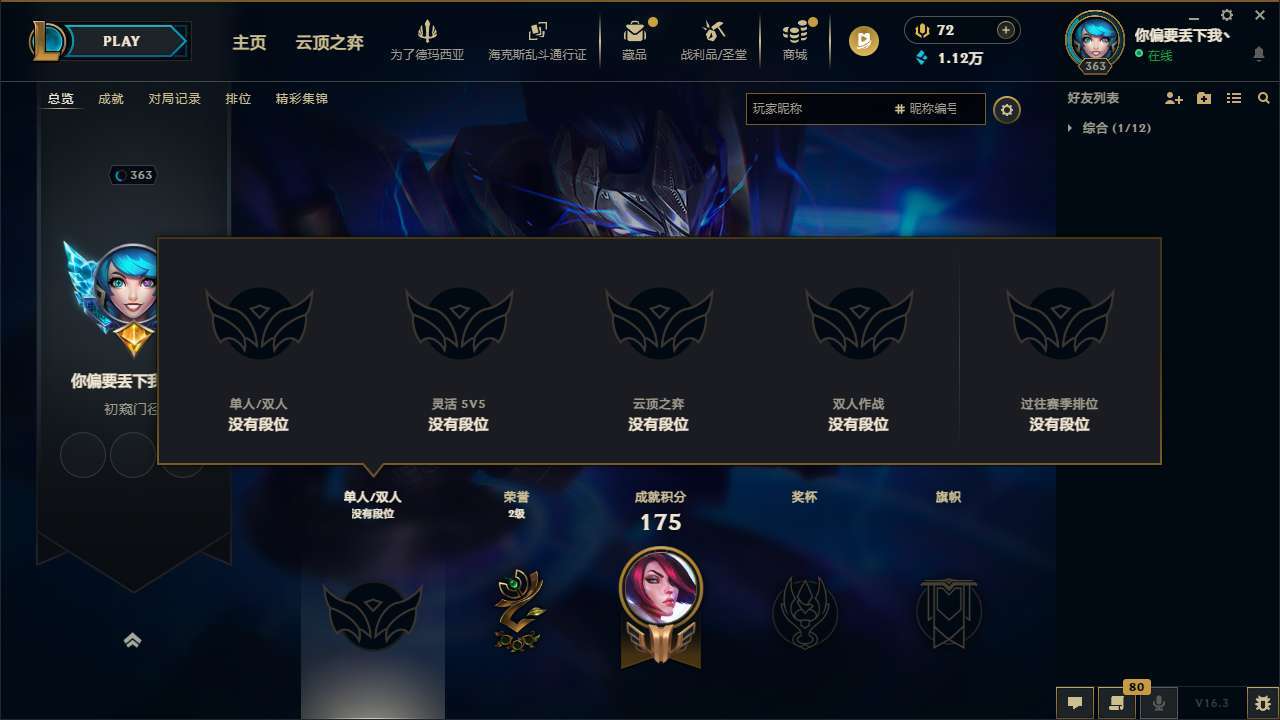Collapse the profile panel with the chevron arrow
The height and width of the screenshot is (720, 1280).
(133, 639)
